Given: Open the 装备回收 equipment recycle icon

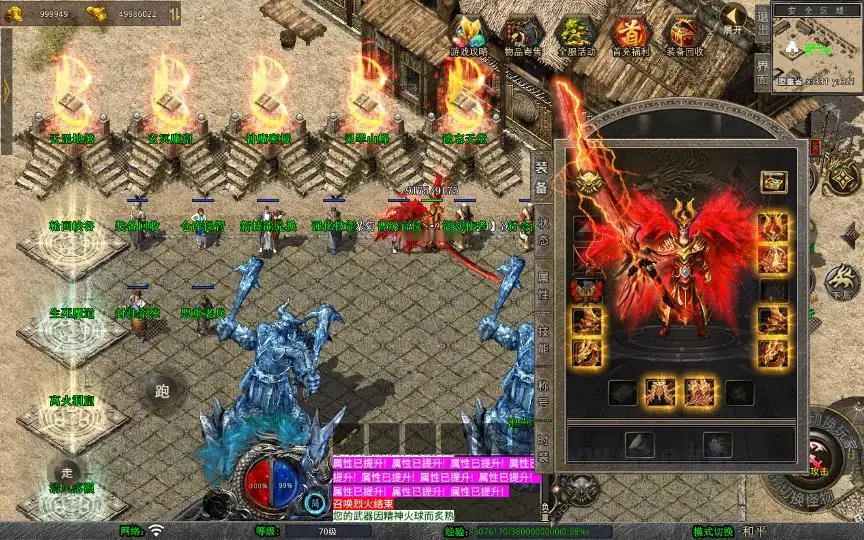Looking at the screenshot, I should pos(685,36).
